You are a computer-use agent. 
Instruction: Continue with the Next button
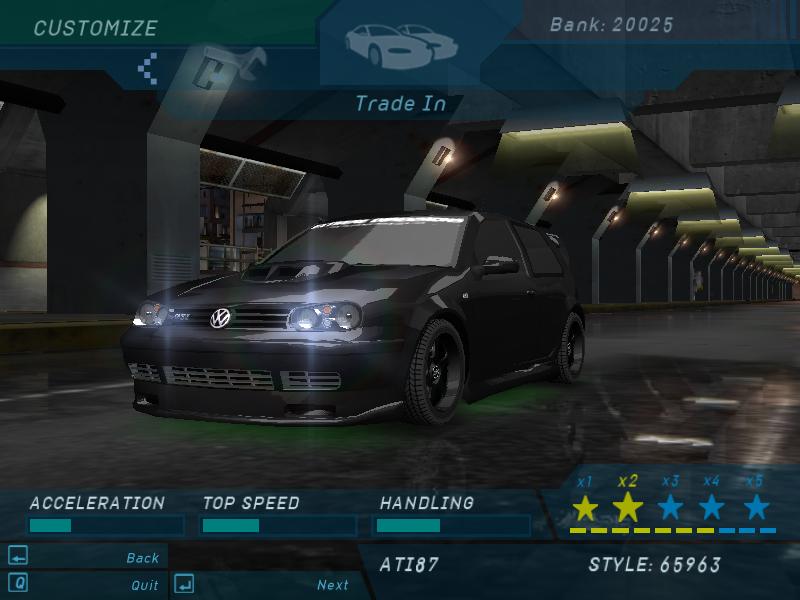pos(332,585)
